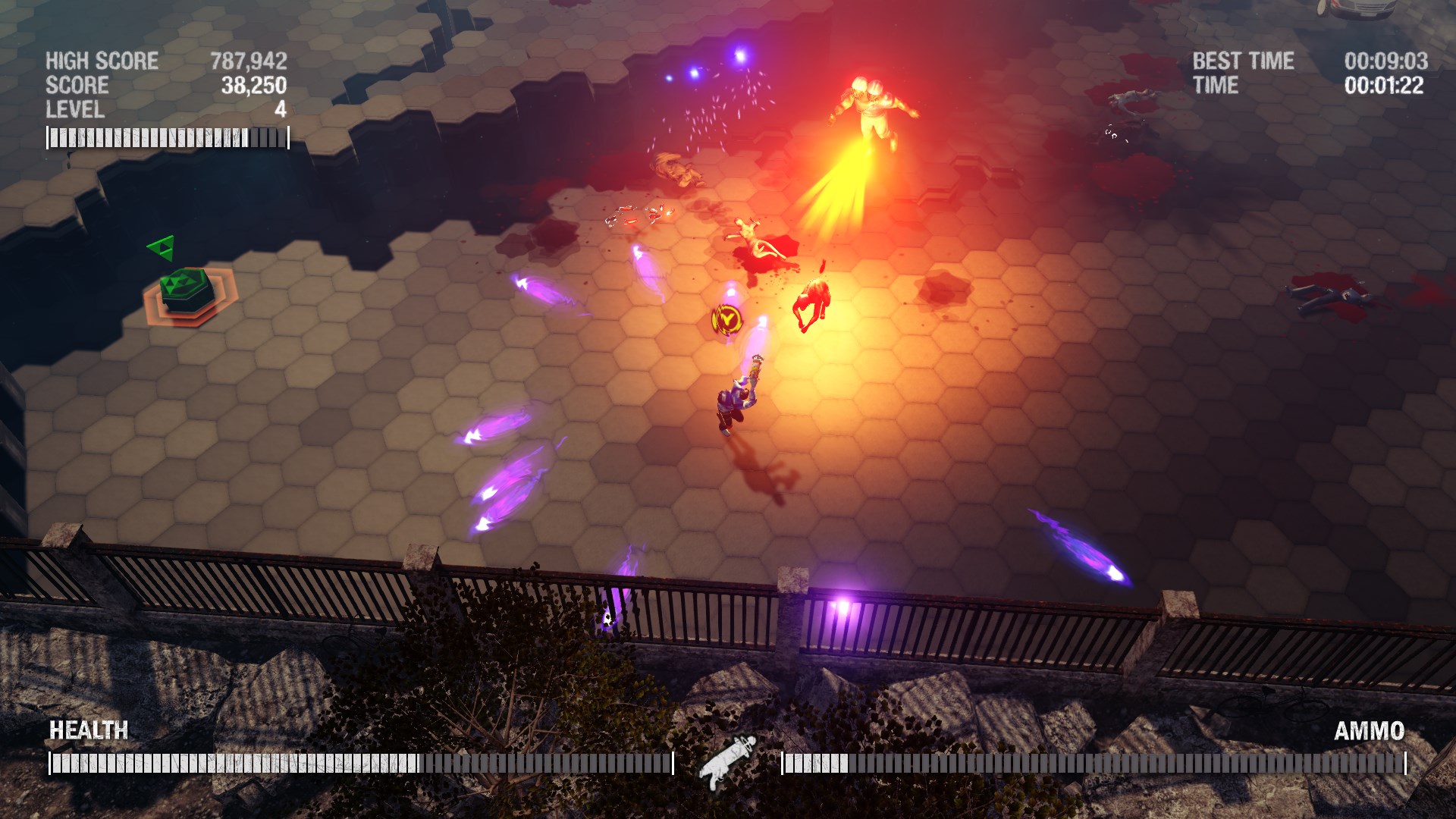
Task: Click the burning zombie enemy at top
Action: (872, 106)
